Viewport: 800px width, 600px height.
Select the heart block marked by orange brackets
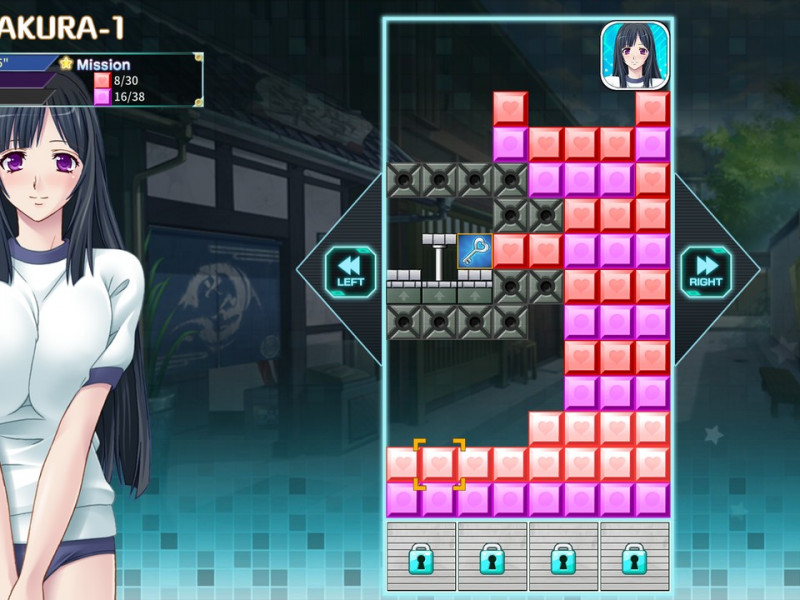(439, 464)
